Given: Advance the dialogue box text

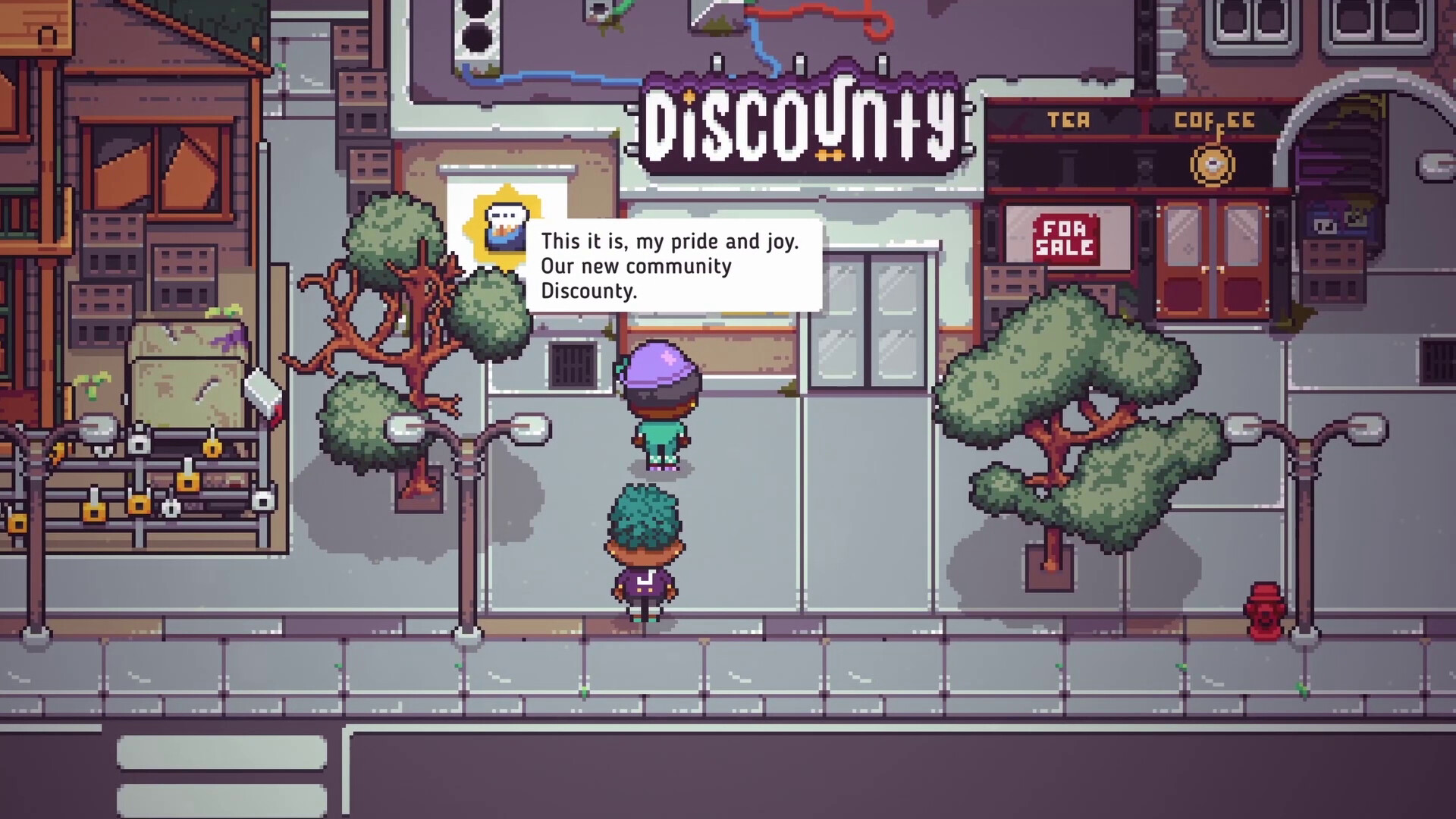Looking at the screenshot, I should click(677, 265).
